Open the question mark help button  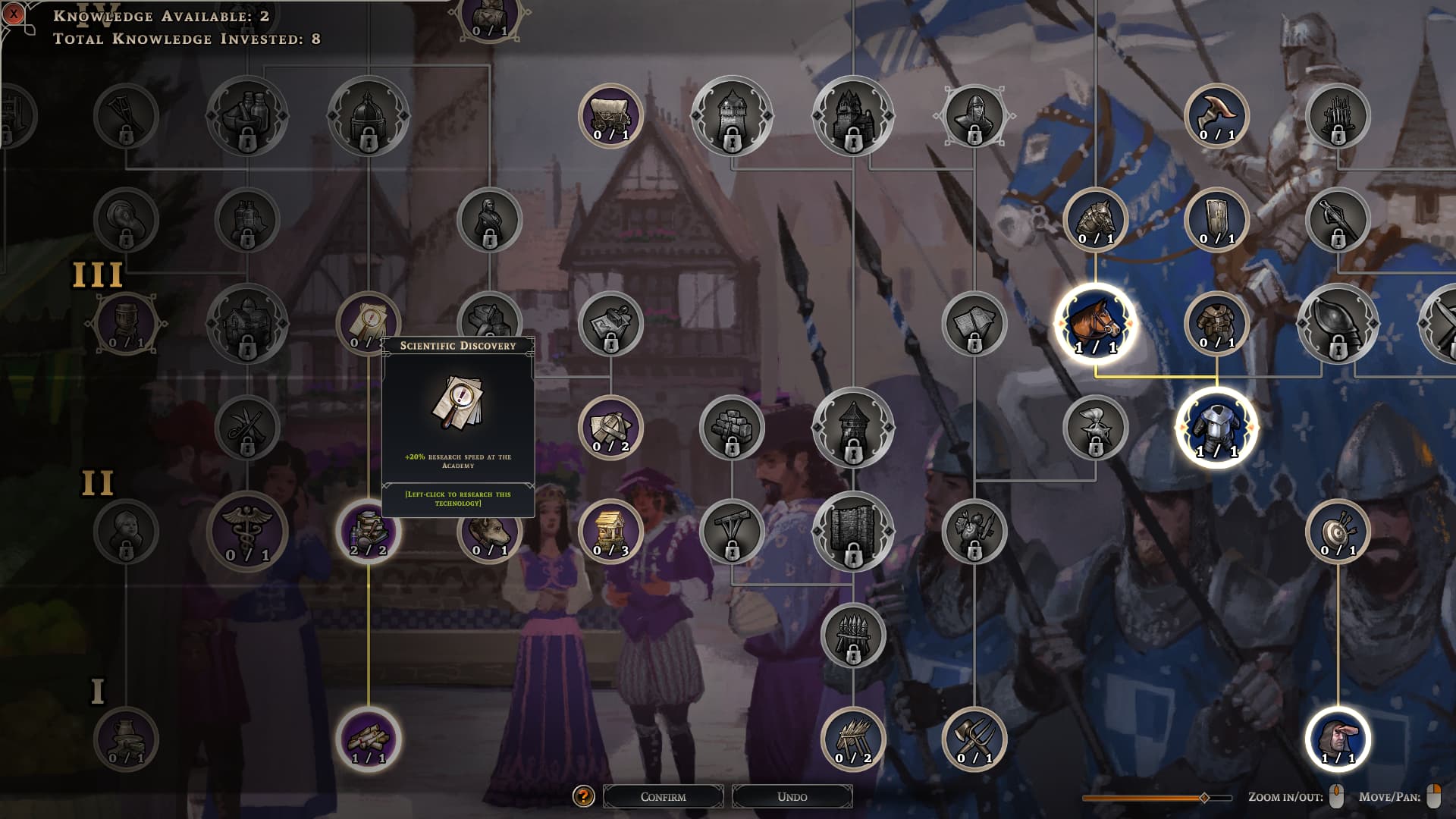pyautogui.click(x=583, y=796)
